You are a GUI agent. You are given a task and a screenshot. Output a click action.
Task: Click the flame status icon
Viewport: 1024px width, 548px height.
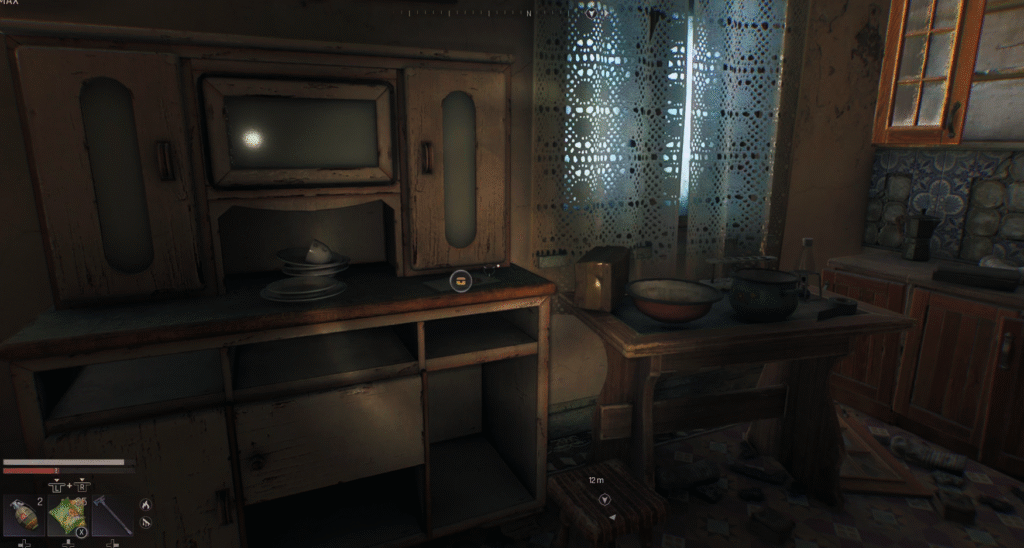(144, 504)
